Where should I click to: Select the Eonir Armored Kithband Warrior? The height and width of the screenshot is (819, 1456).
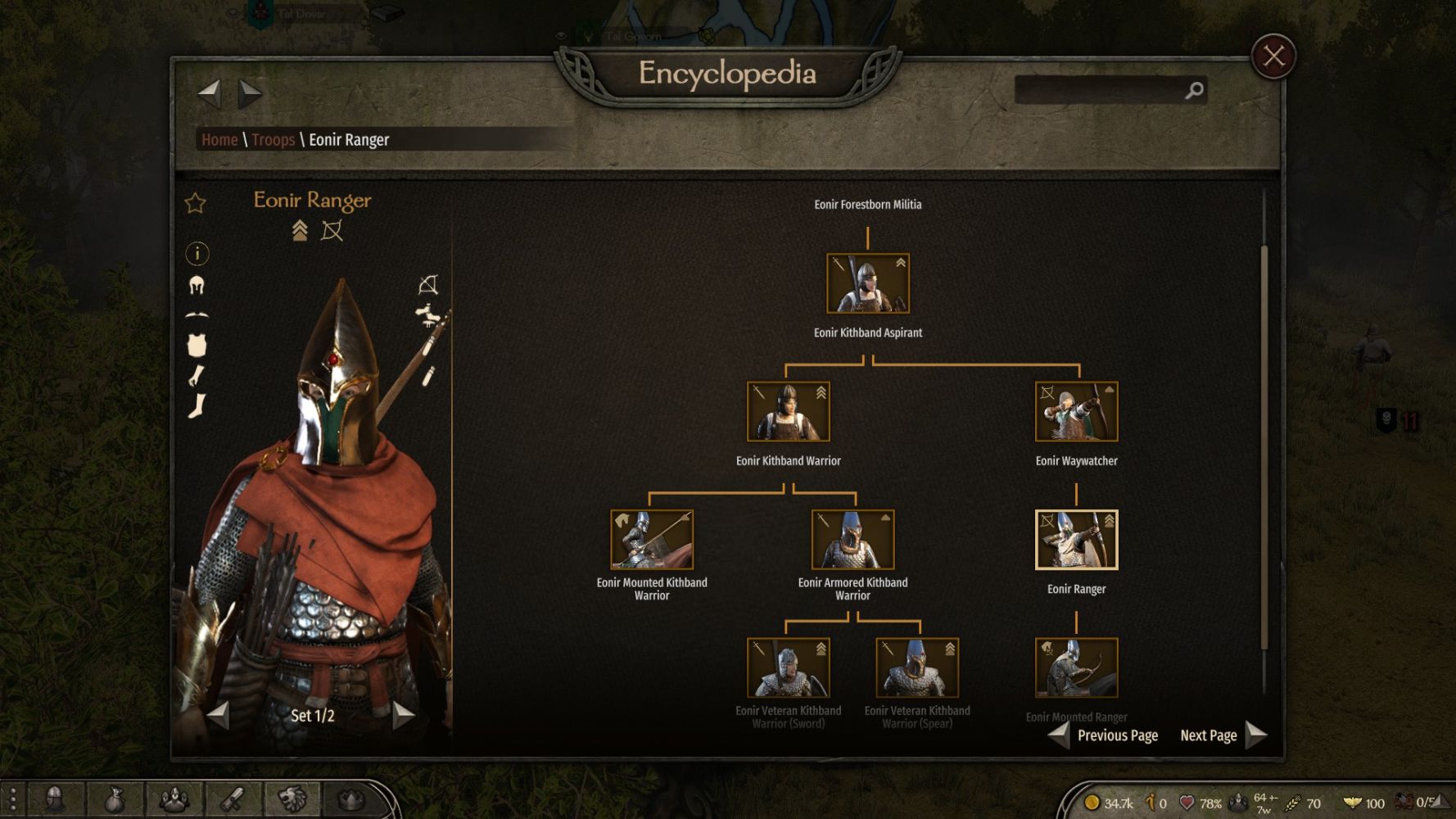coord(852,540)
